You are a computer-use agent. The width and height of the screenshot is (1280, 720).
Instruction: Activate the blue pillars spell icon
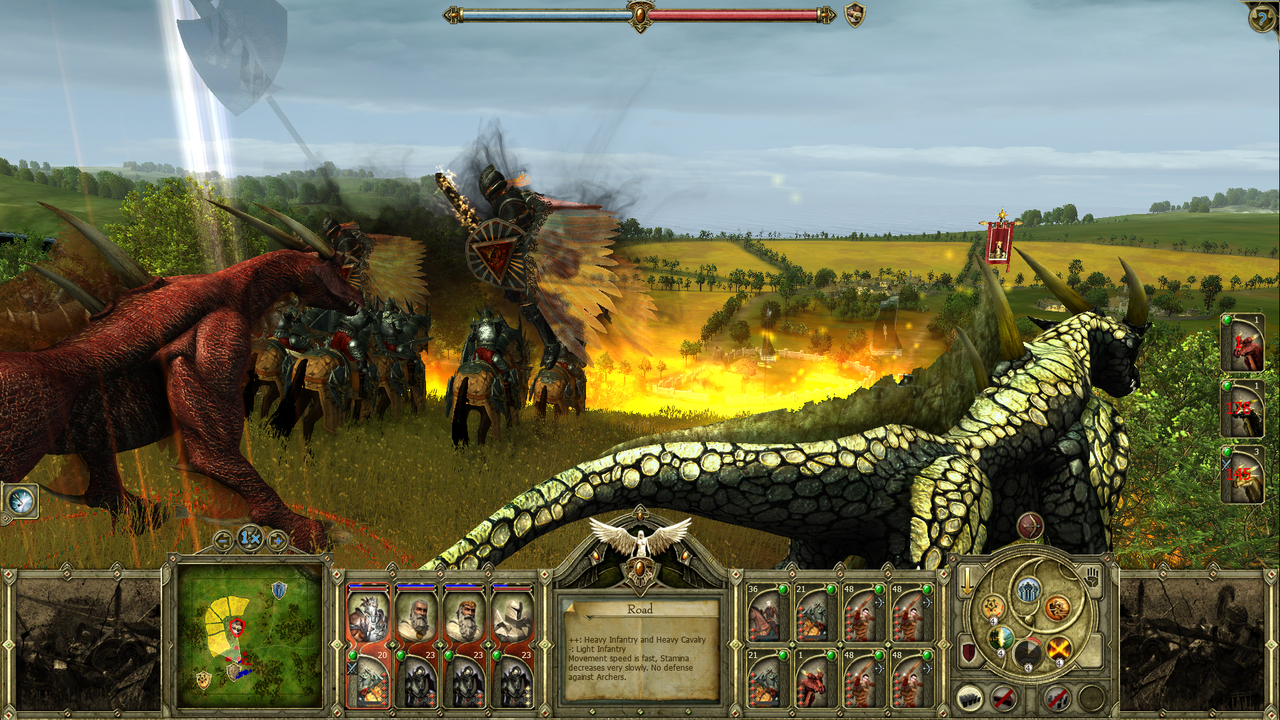click(x=1027, y=590)
